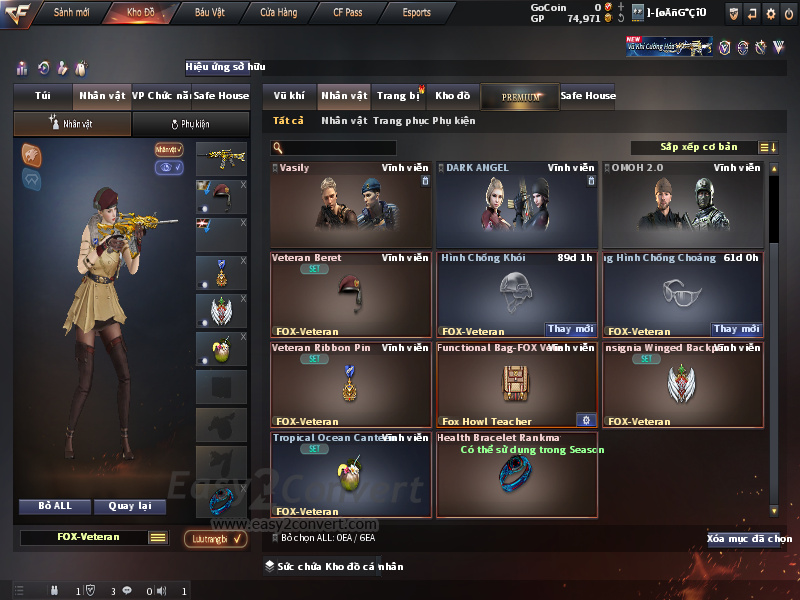Click Thay mới on Hình Chống Khói
The image size is (800, 600).
click(x=571, y=329)
